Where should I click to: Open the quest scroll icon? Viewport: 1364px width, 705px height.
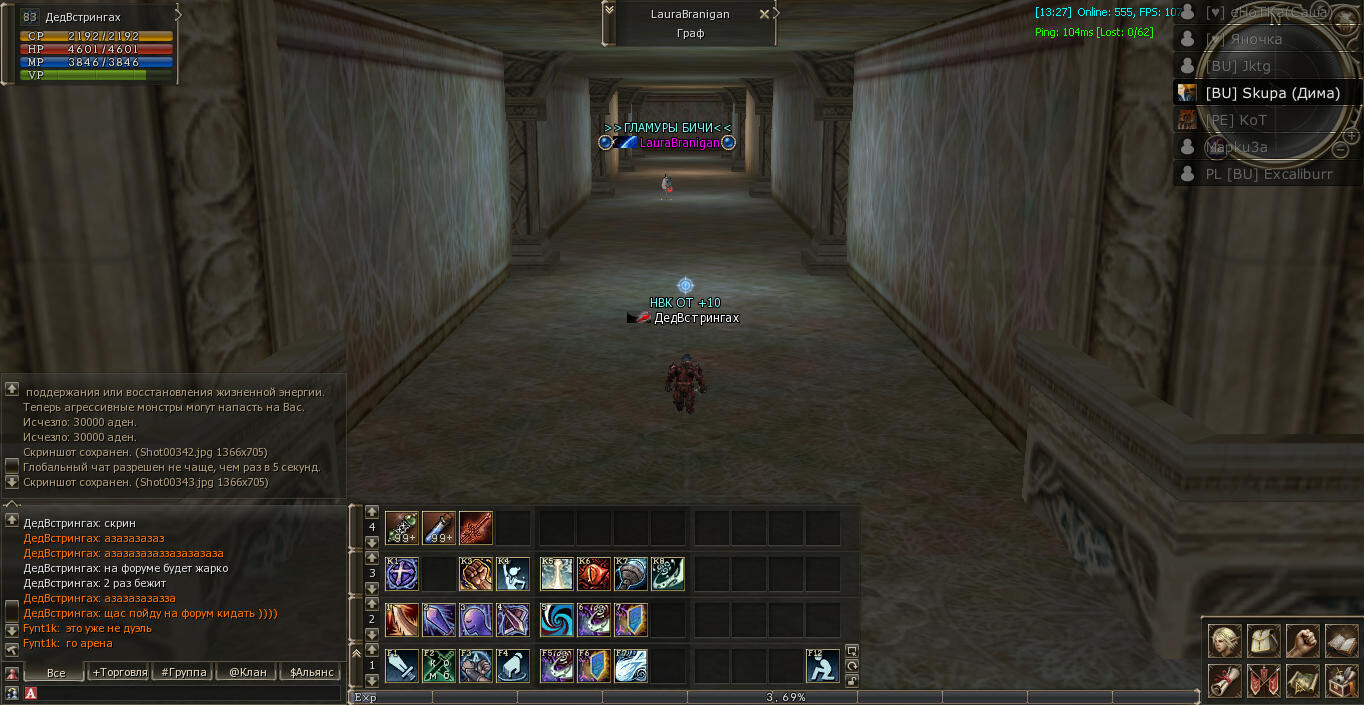(x=1224, y=681)
